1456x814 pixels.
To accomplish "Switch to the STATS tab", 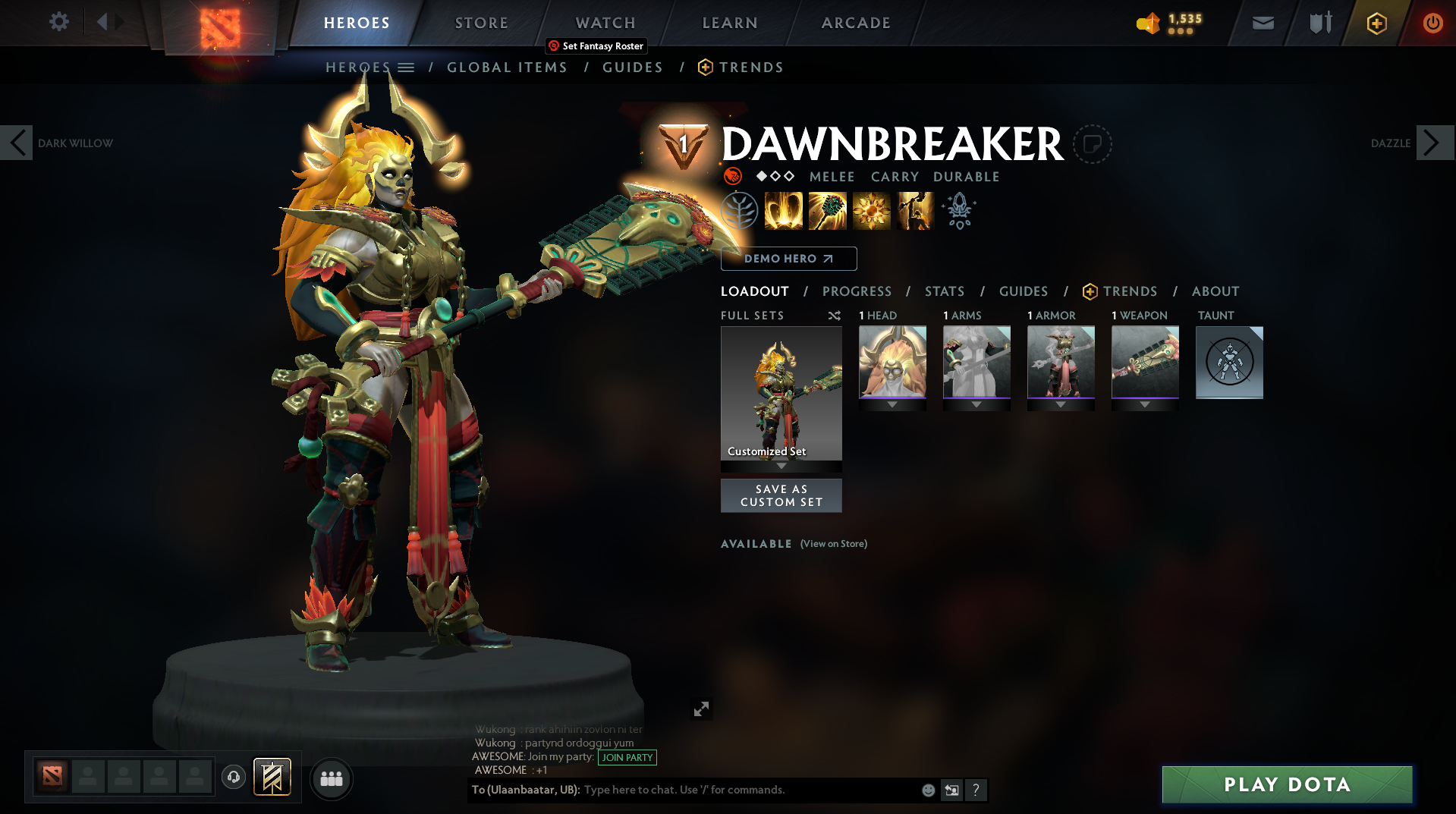I will click(944, 291).
